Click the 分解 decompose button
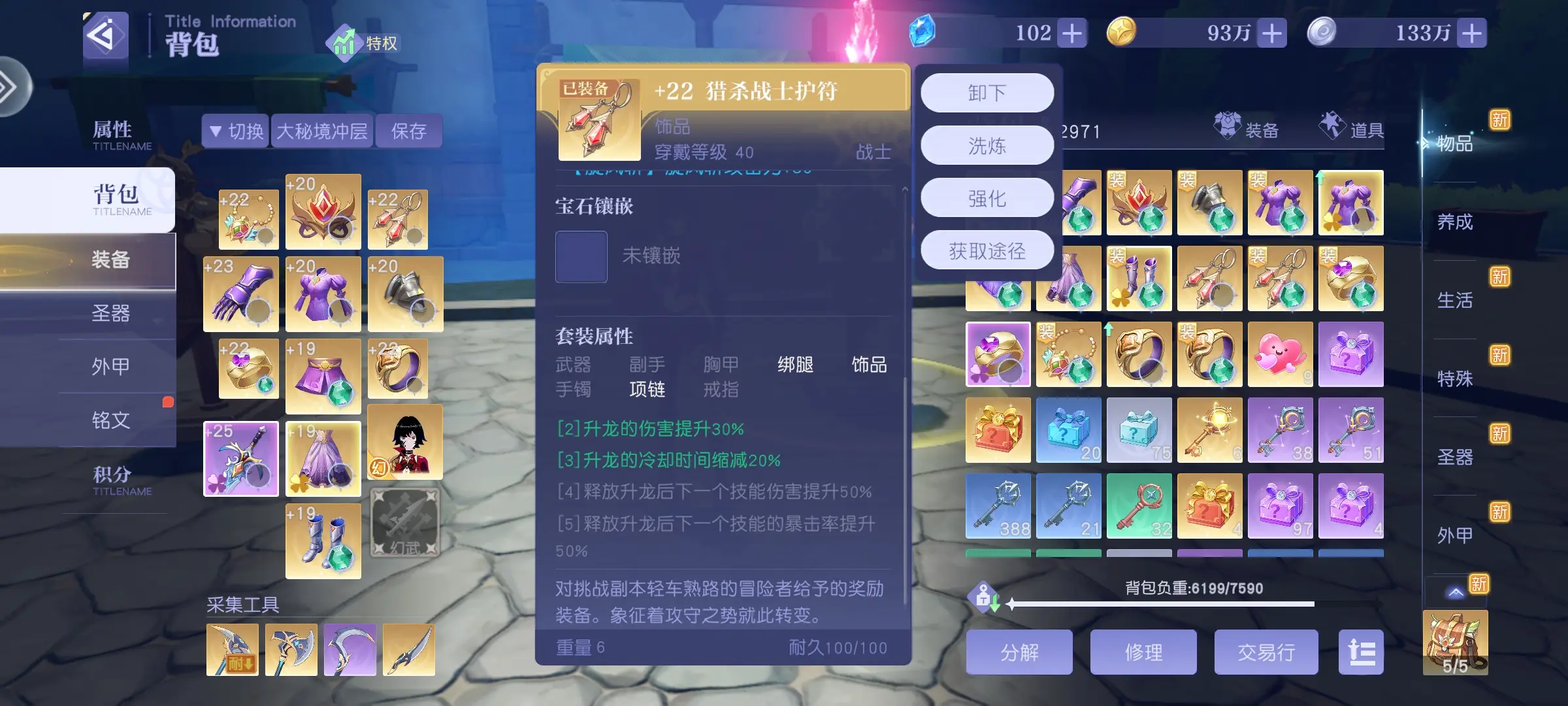 coord(1021,652)
